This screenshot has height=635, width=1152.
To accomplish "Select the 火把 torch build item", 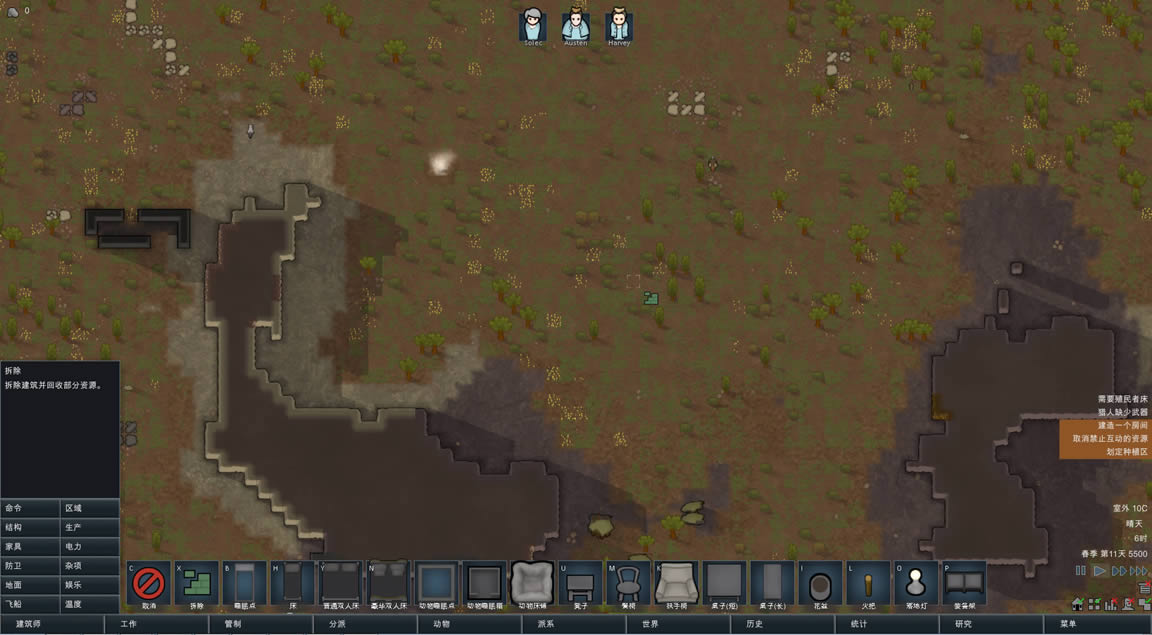I will (868, 583).
